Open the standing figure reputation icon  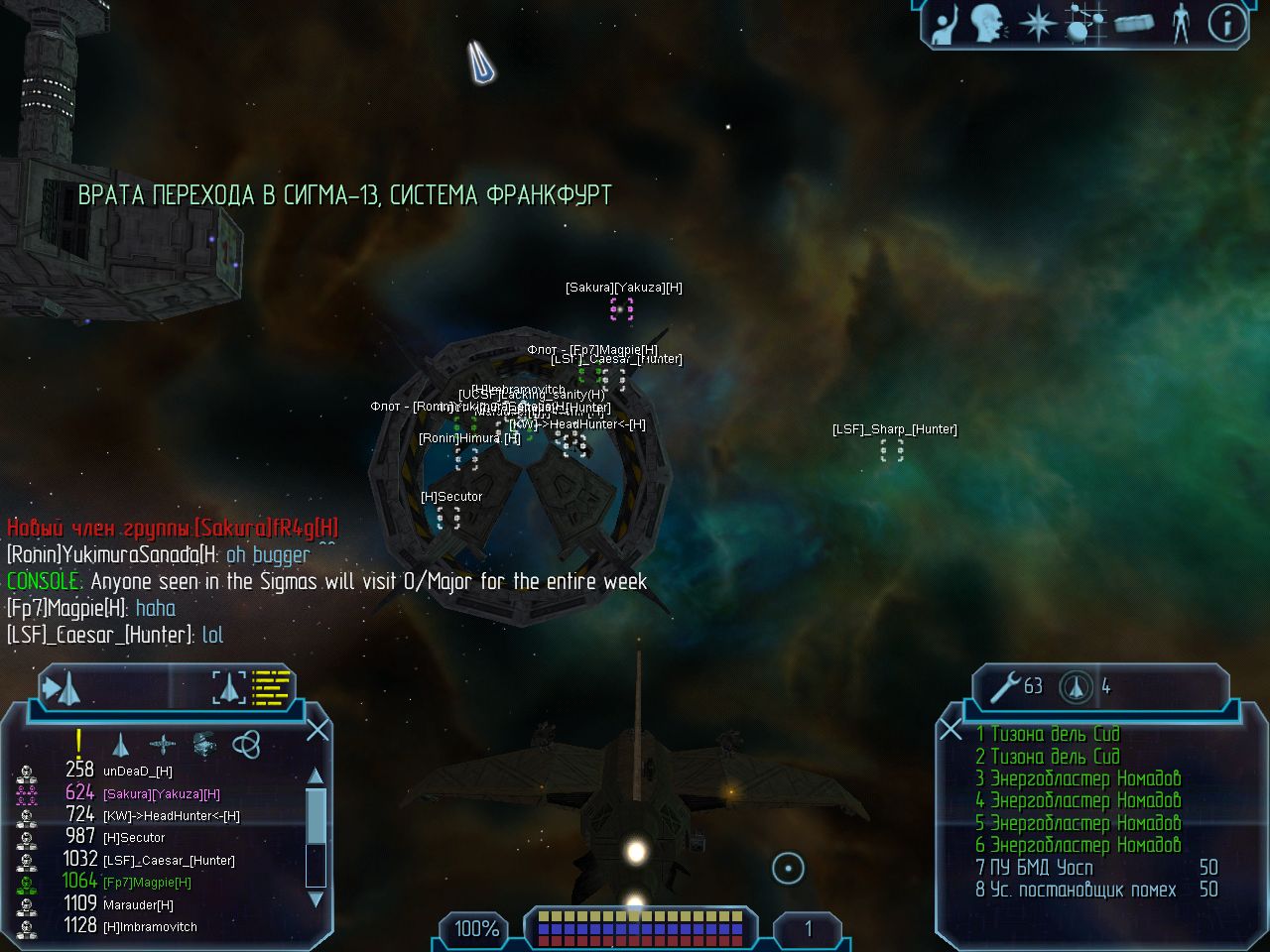tap(1180, 24)
